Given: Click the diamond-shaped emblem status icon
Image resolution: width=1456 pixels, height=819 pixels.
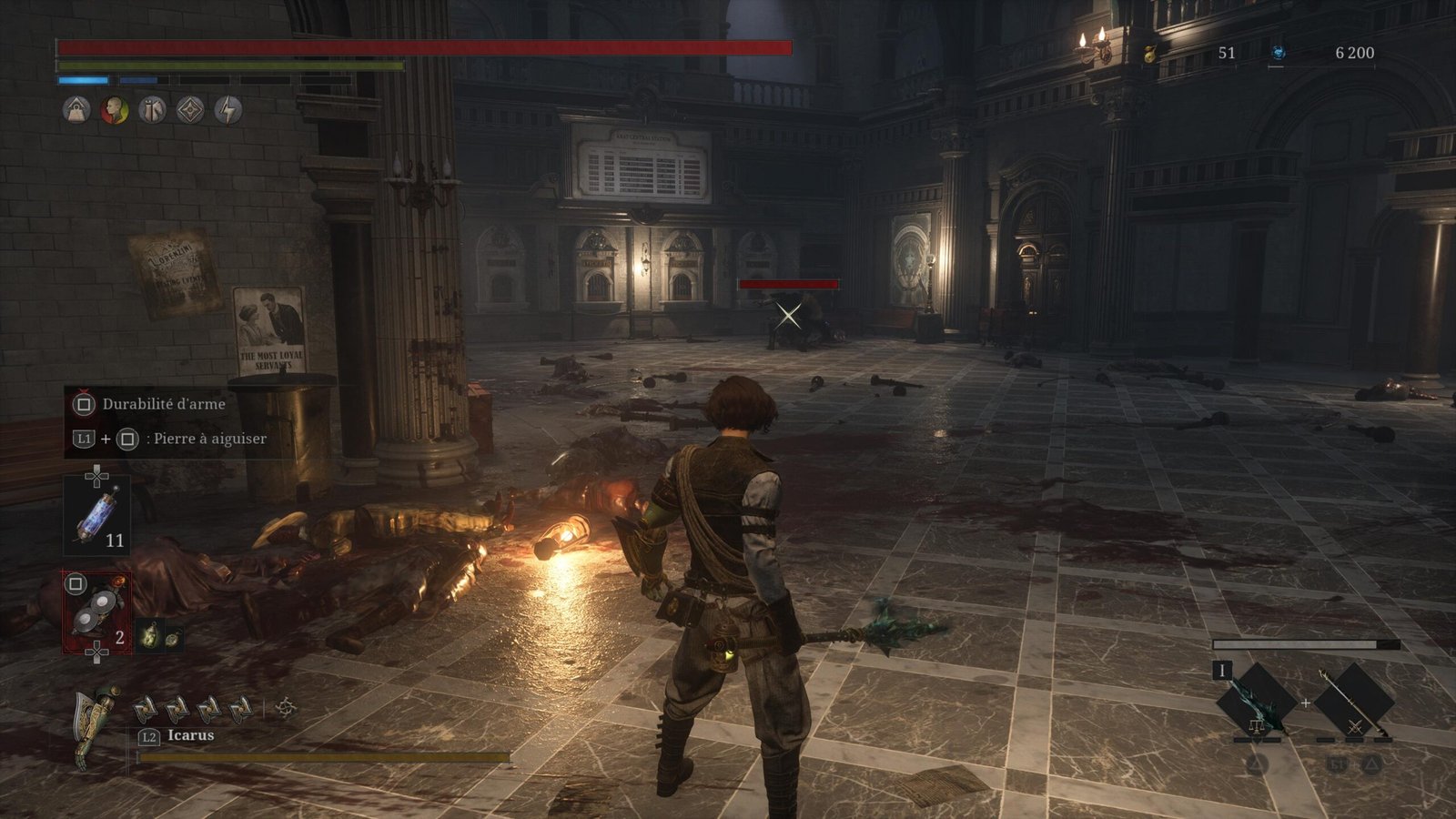Looking at the screenshot, I should pyautogui.click(x=190, y=110).
